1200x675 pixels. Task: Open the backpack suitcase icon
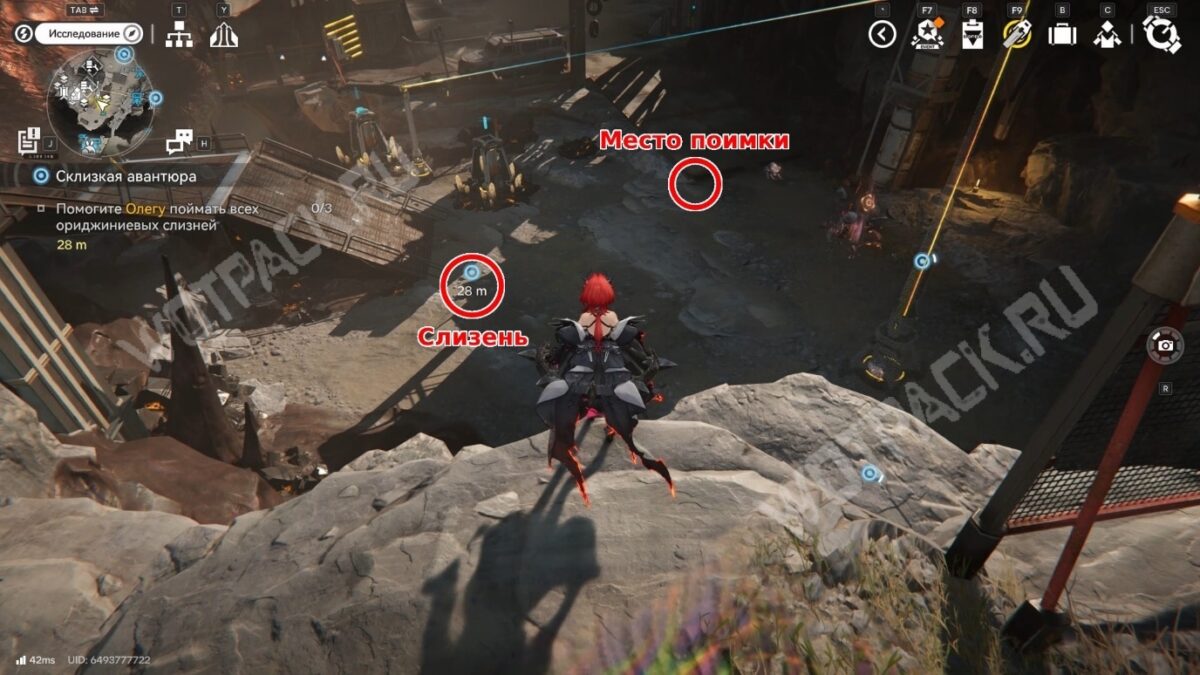click(x=1061, y=35)
